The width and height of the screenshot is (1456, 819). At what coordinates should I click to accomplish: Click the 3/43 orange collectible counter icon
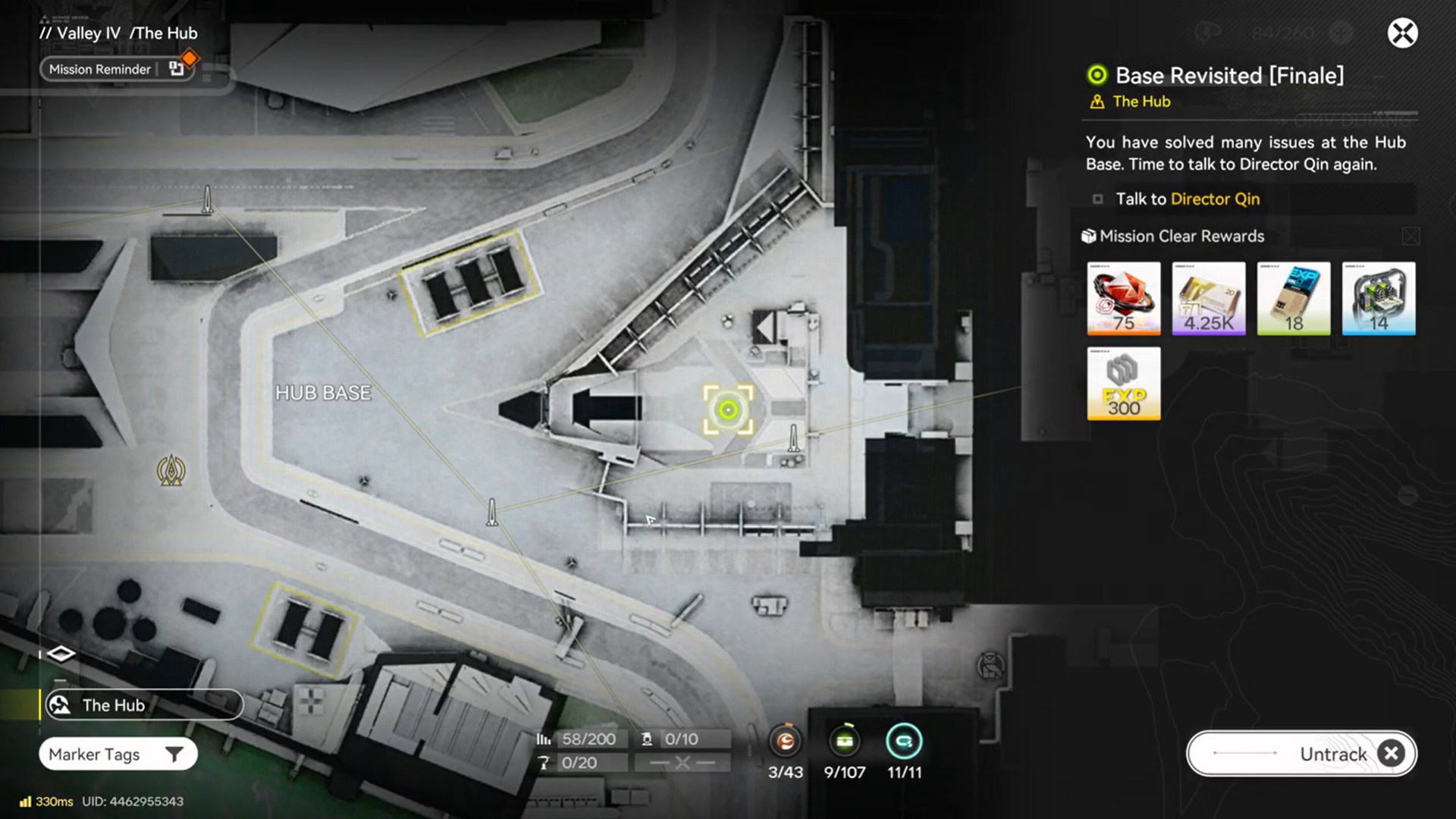pyautogui.click(x=785, y=742)
